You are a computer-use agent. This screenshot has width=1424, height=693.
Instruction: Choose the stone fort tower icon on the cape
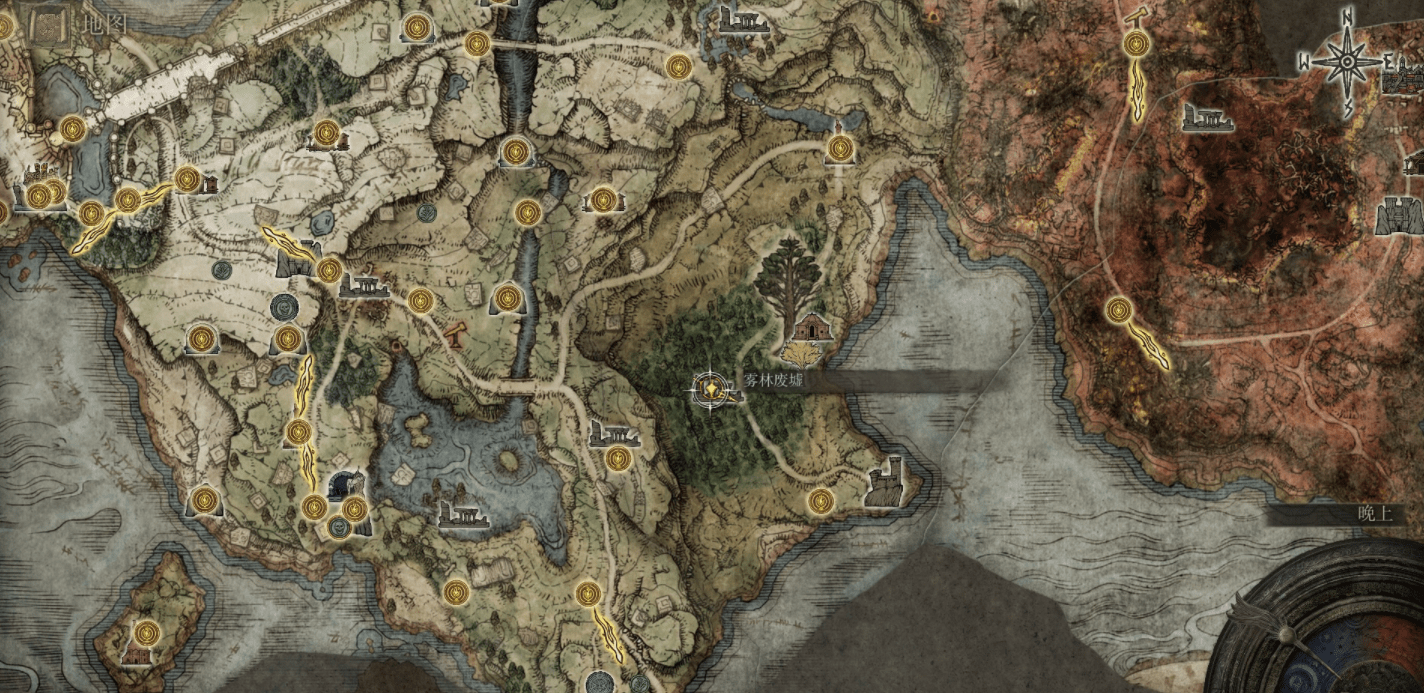coord(886,483)
